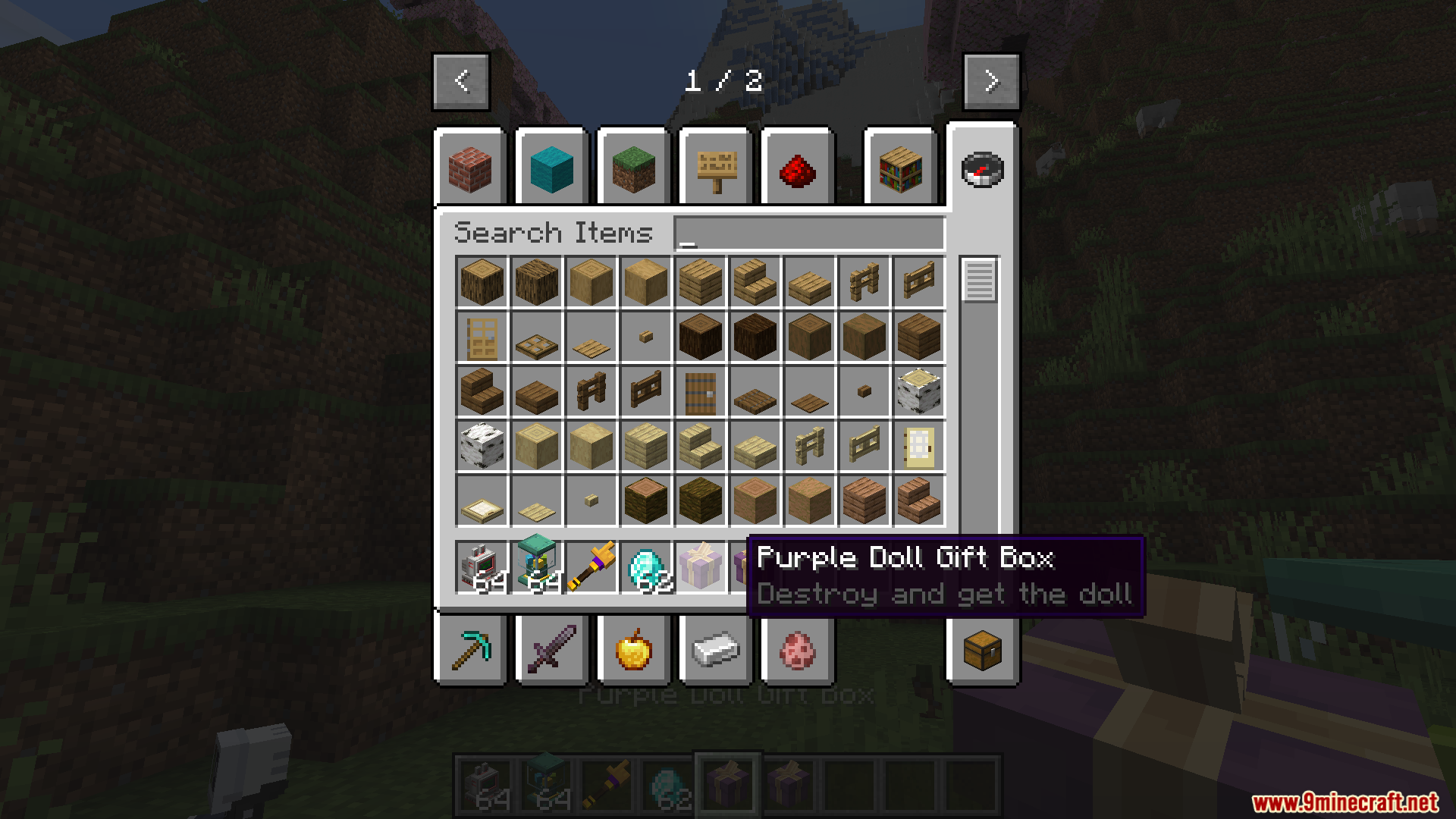Select the golden staff in the hotbar row
The height and width of the screenshot is (819, 1456).
coord(591,566)
